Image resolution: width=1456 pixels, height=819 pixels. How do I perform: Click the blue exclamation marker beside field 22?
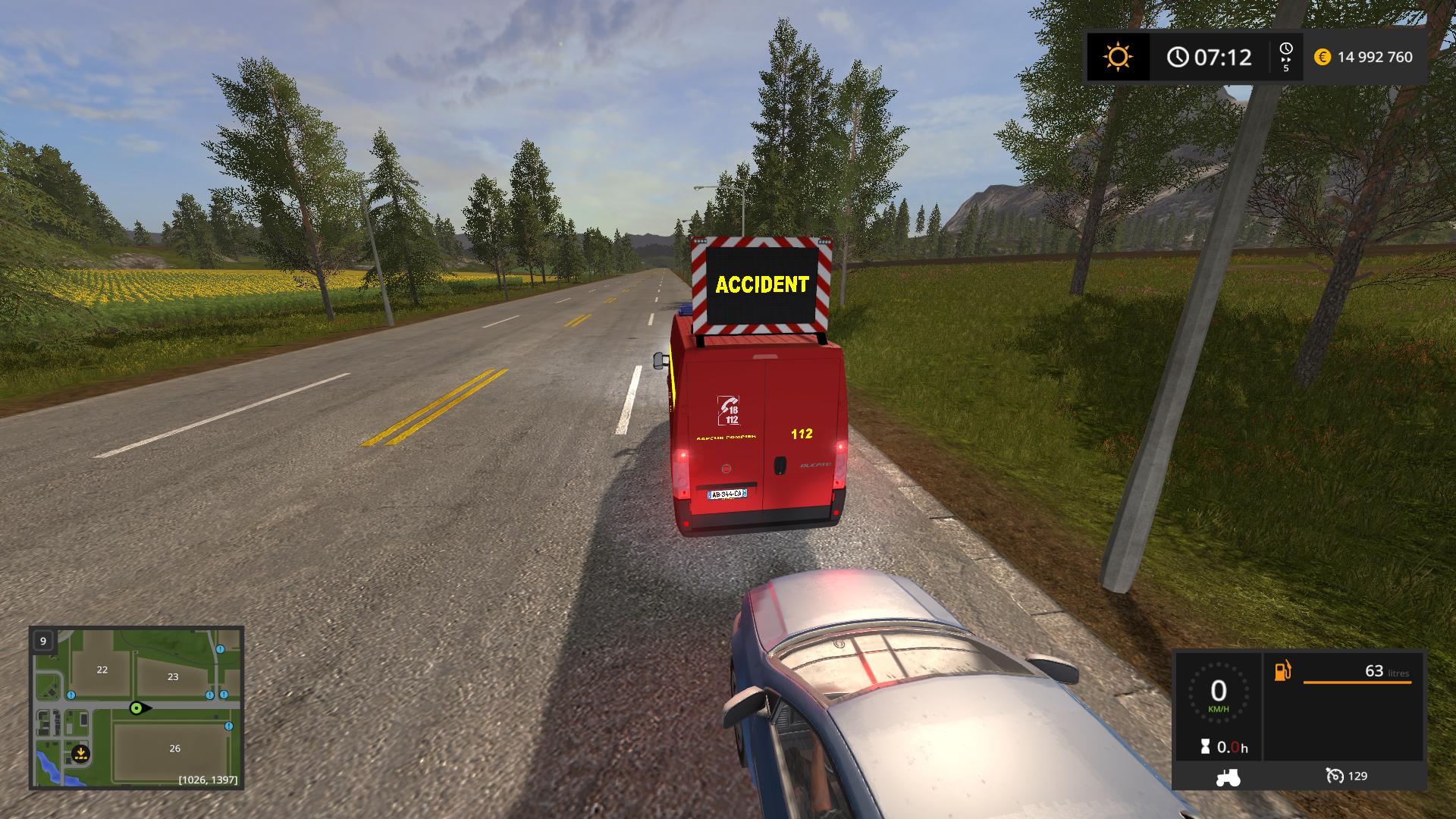click(71, 695)
